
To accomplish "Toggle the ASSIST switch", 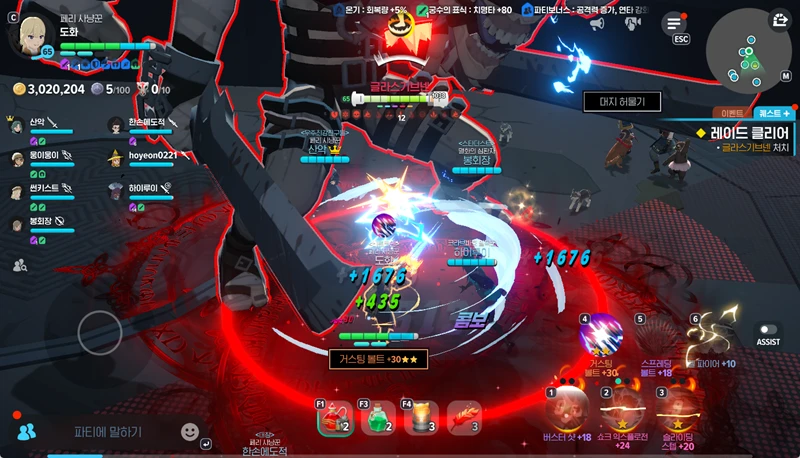I will (768, 330).
